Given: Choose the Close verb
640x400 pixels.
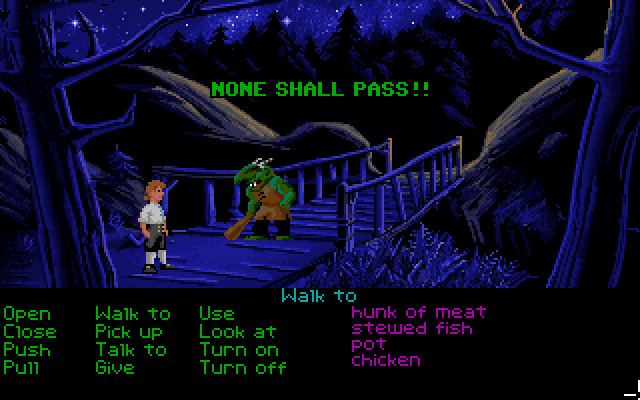Looking at the screenshot, I should tap(30, 331).
